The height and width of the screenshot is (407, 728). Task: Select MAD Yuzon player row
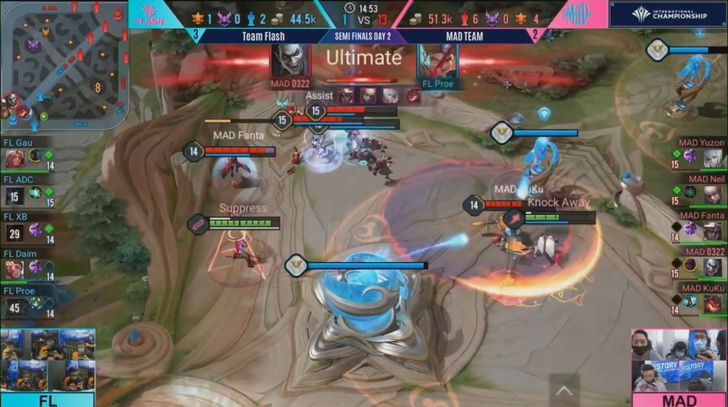point(700,154)
